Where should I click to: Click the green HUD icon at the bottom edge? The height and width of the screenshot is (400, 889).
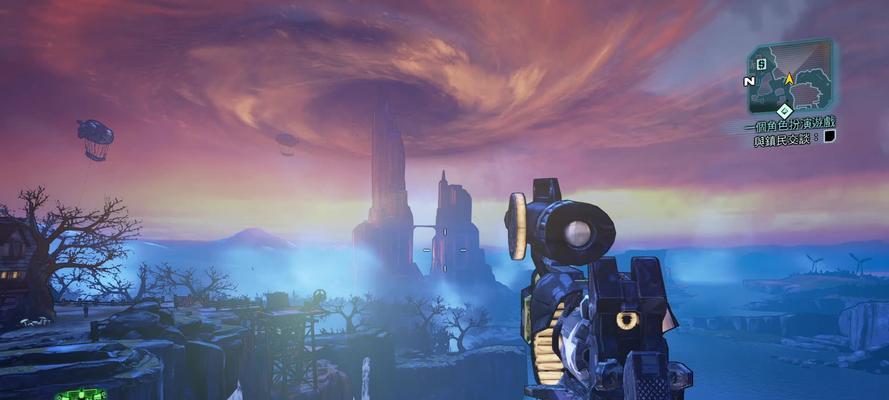(x=79, y=394)
